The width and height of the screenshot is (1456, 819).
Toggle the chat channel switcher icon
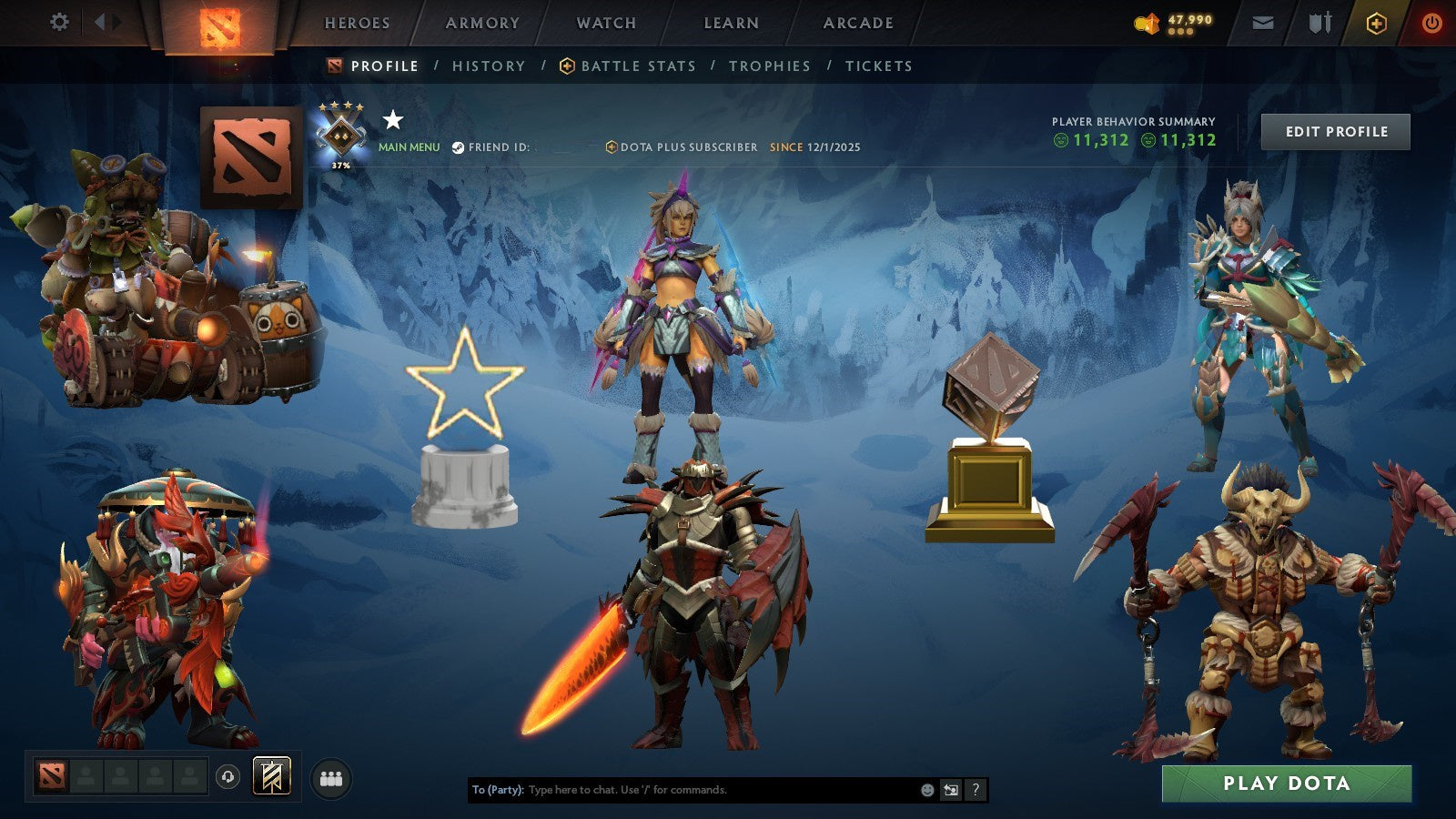point(951,790)
